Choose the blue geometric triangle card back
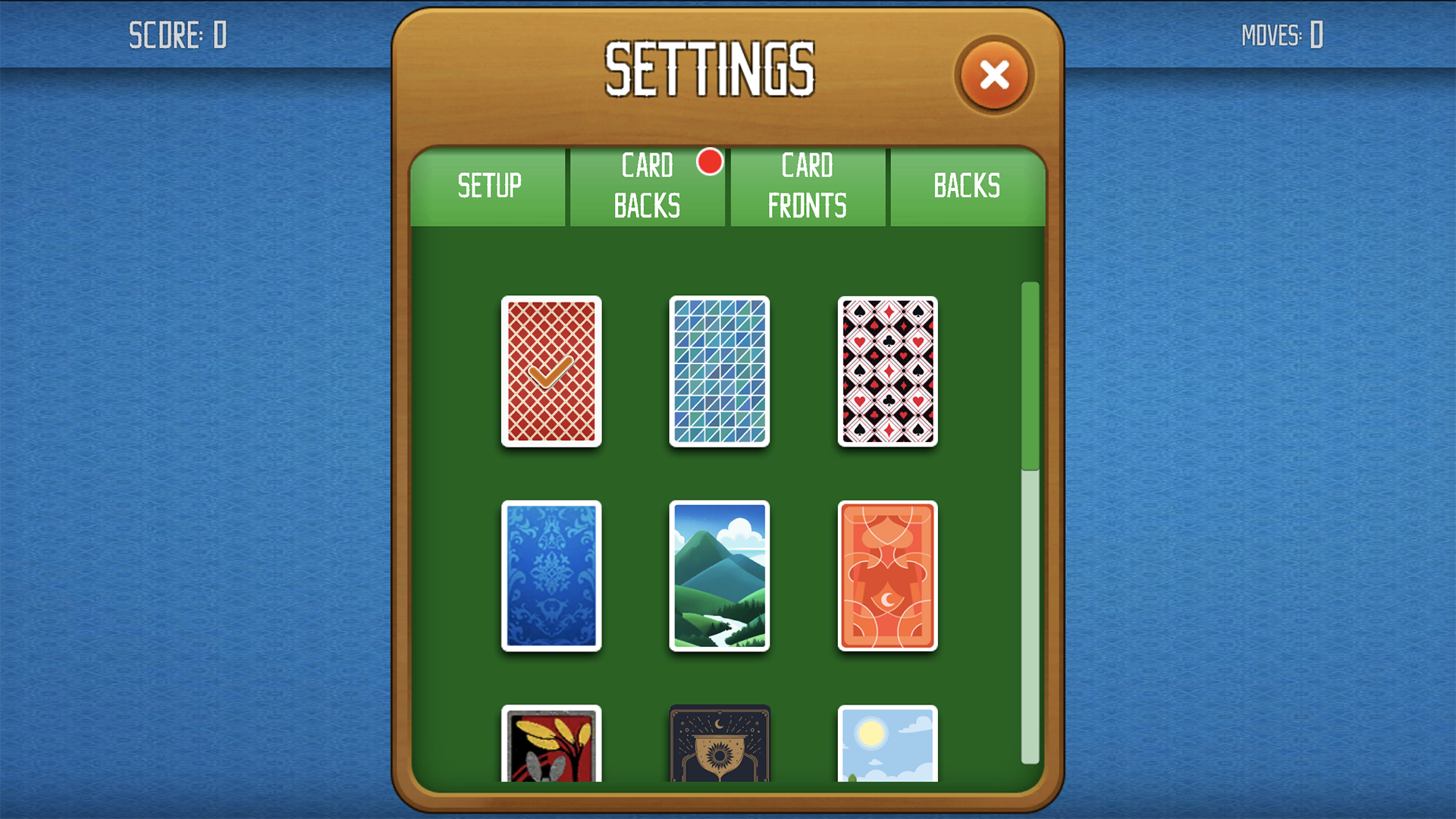Screen dimensions: 1456x819 [x=719, y=373]
